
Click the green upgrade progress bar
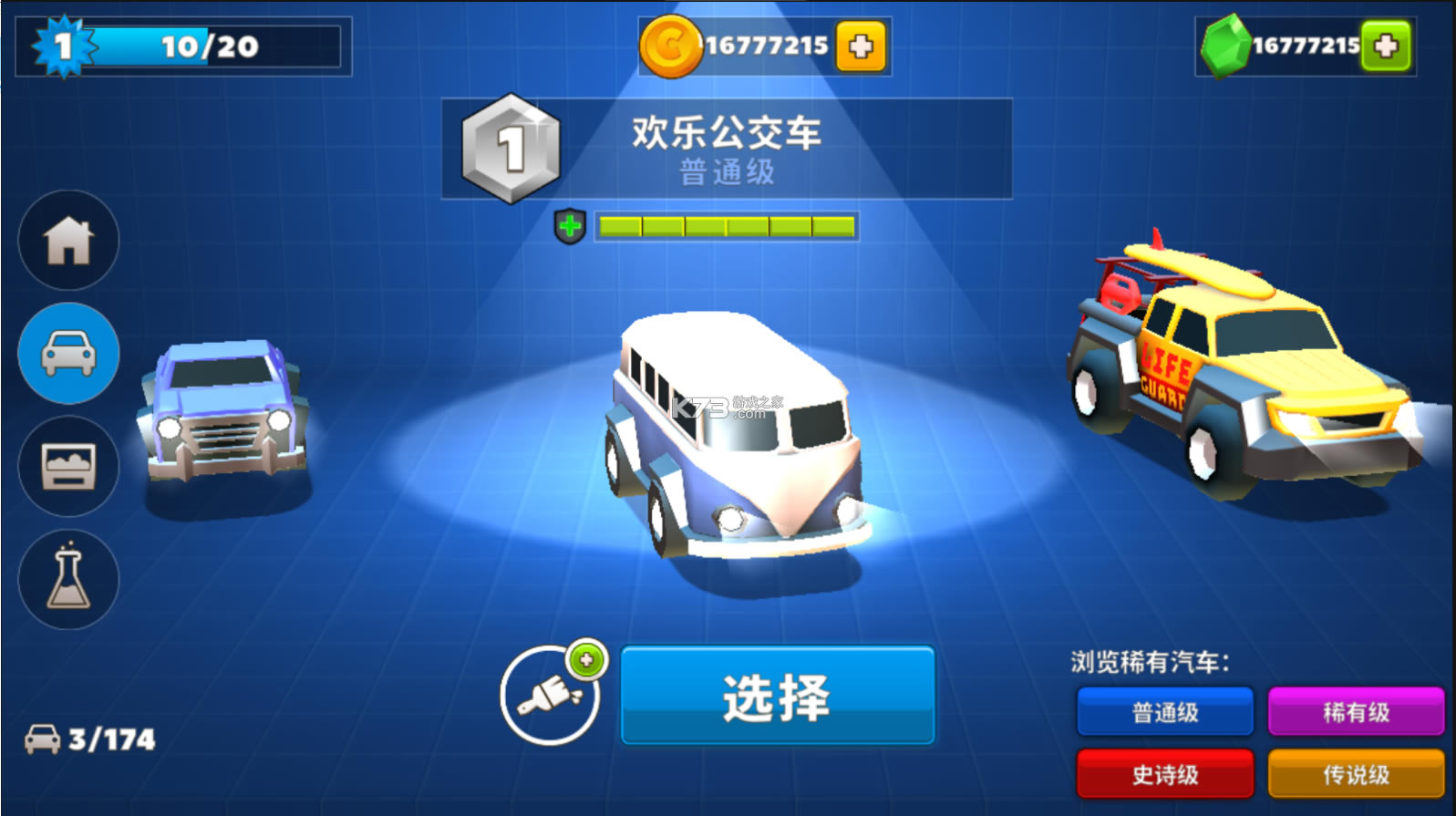[725, 224]
